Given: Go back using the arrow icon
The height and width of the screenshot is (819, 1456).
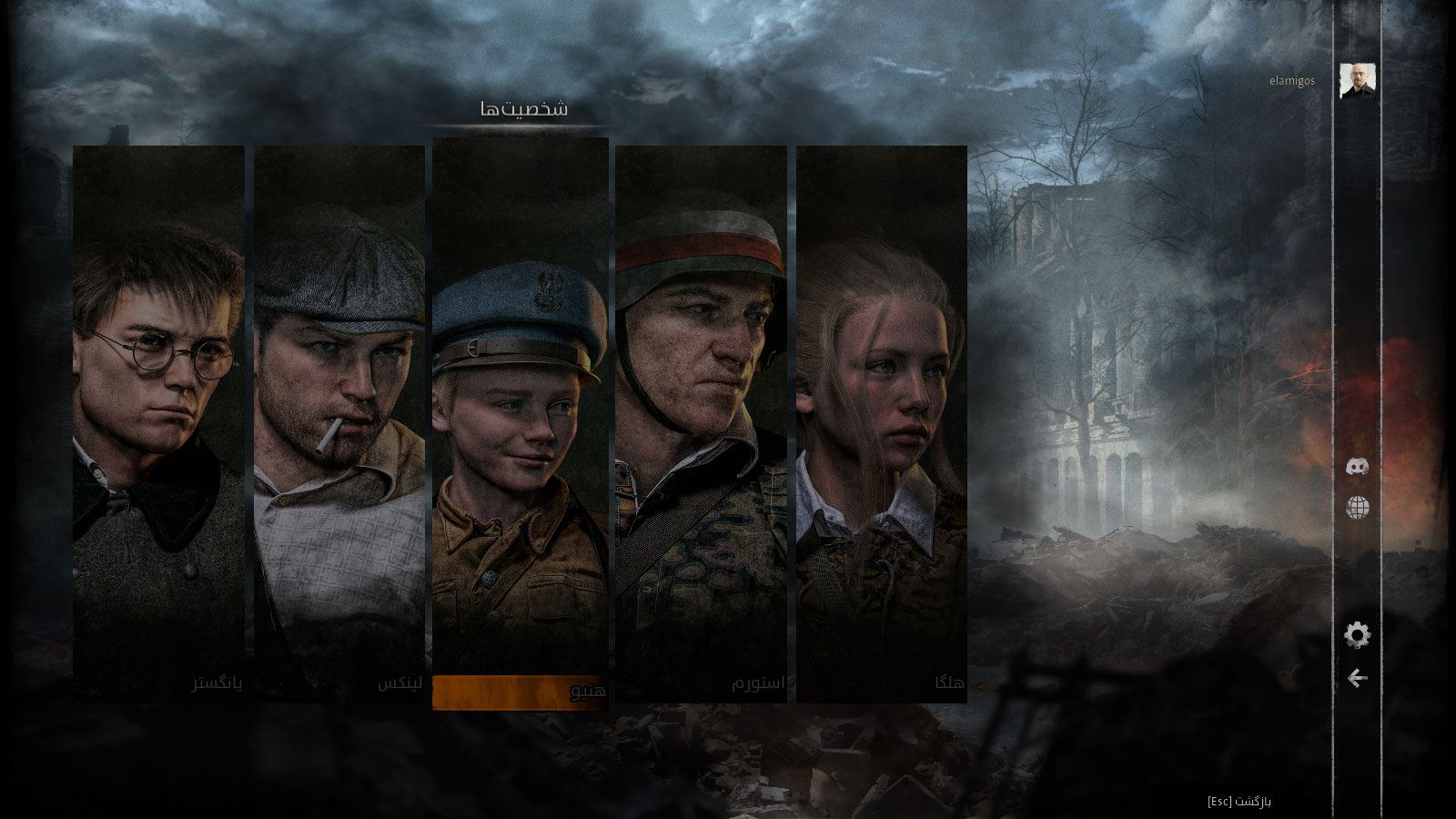Looking at the screenshot, I should point(1358,678).
